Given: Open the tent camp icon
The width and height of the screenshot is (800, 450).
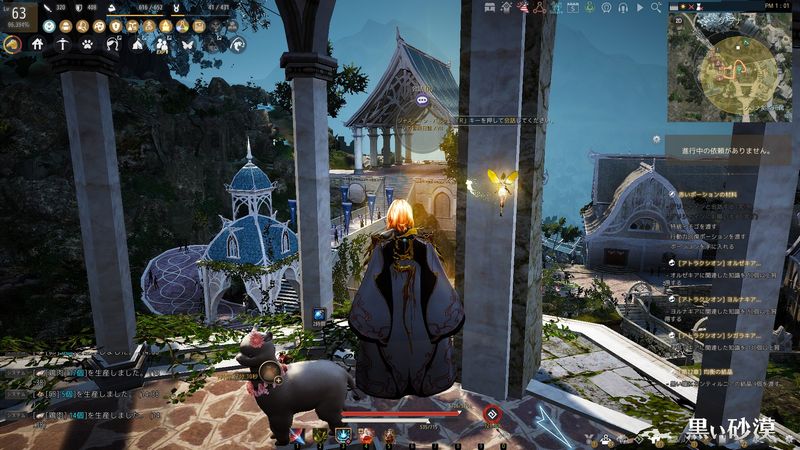Looking at the screenshot, I should [x=137, y=45].
